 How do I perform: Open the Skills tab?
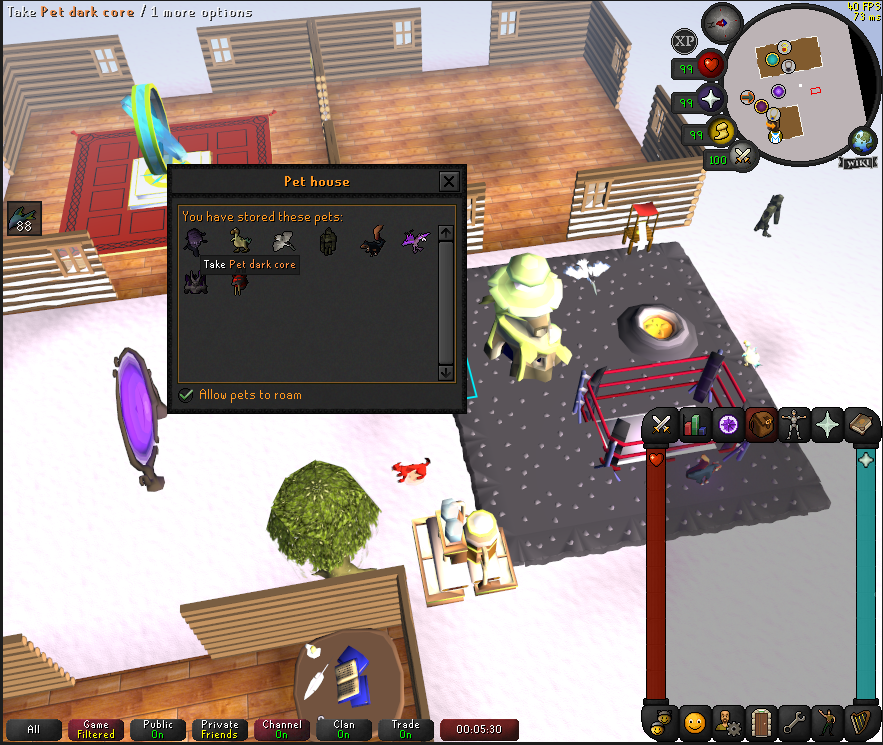[x=694, y=424]
